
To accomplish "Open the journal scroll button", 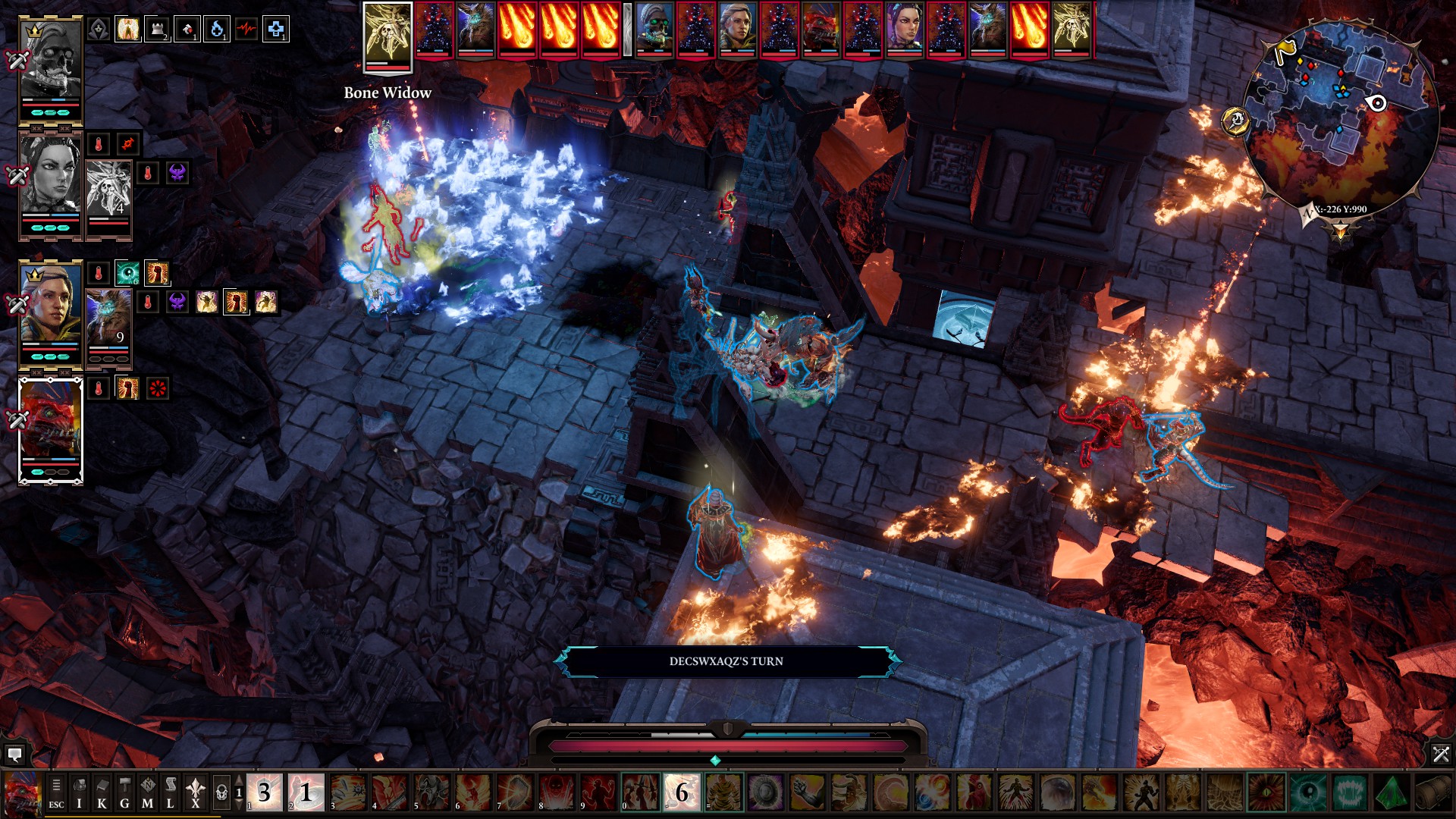I will coord(171,793).
